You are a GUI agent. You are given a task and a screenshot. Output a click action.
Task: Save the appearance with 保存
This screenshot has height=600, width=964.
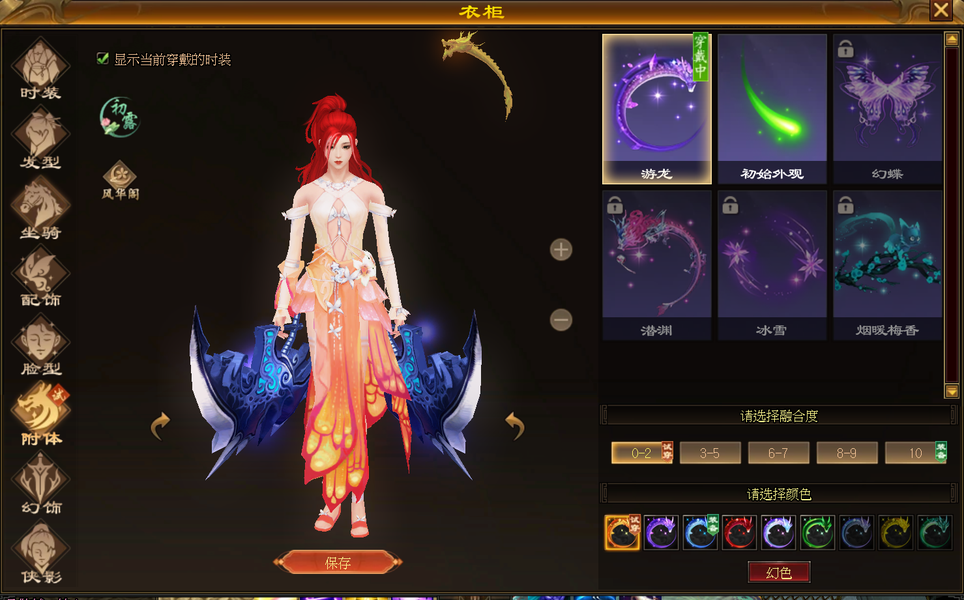(x=338, y=562)
